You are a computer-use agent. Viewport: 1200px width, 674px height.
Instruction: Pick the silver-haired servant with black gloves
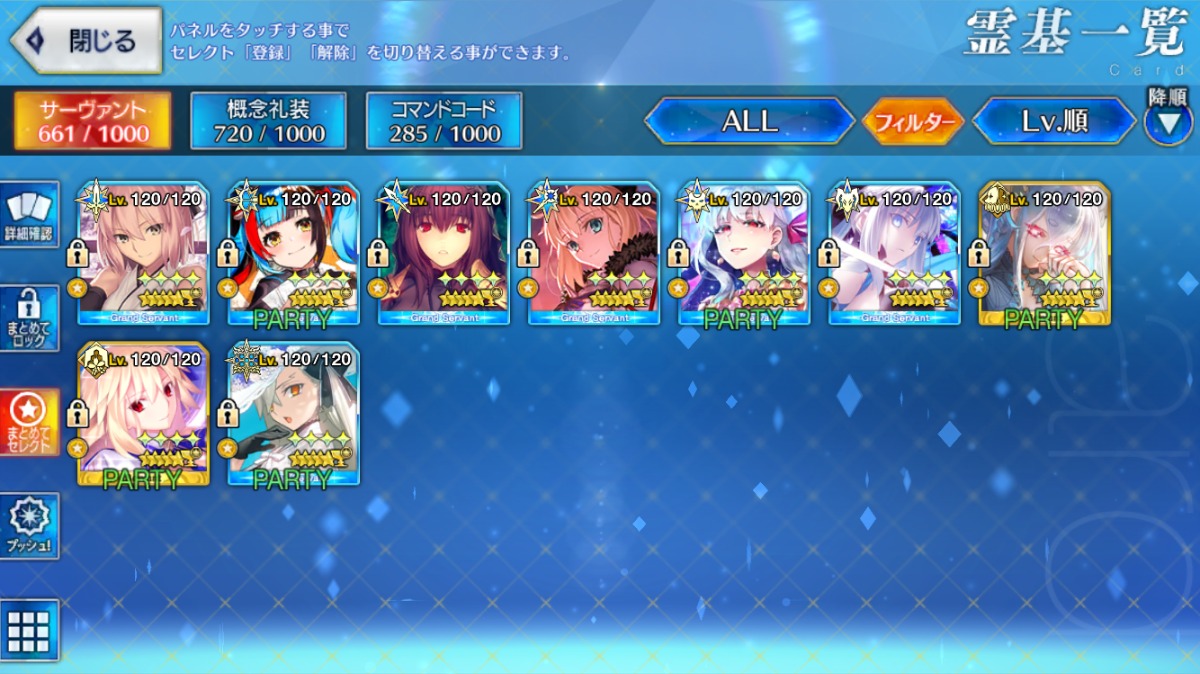click(294, 415)
